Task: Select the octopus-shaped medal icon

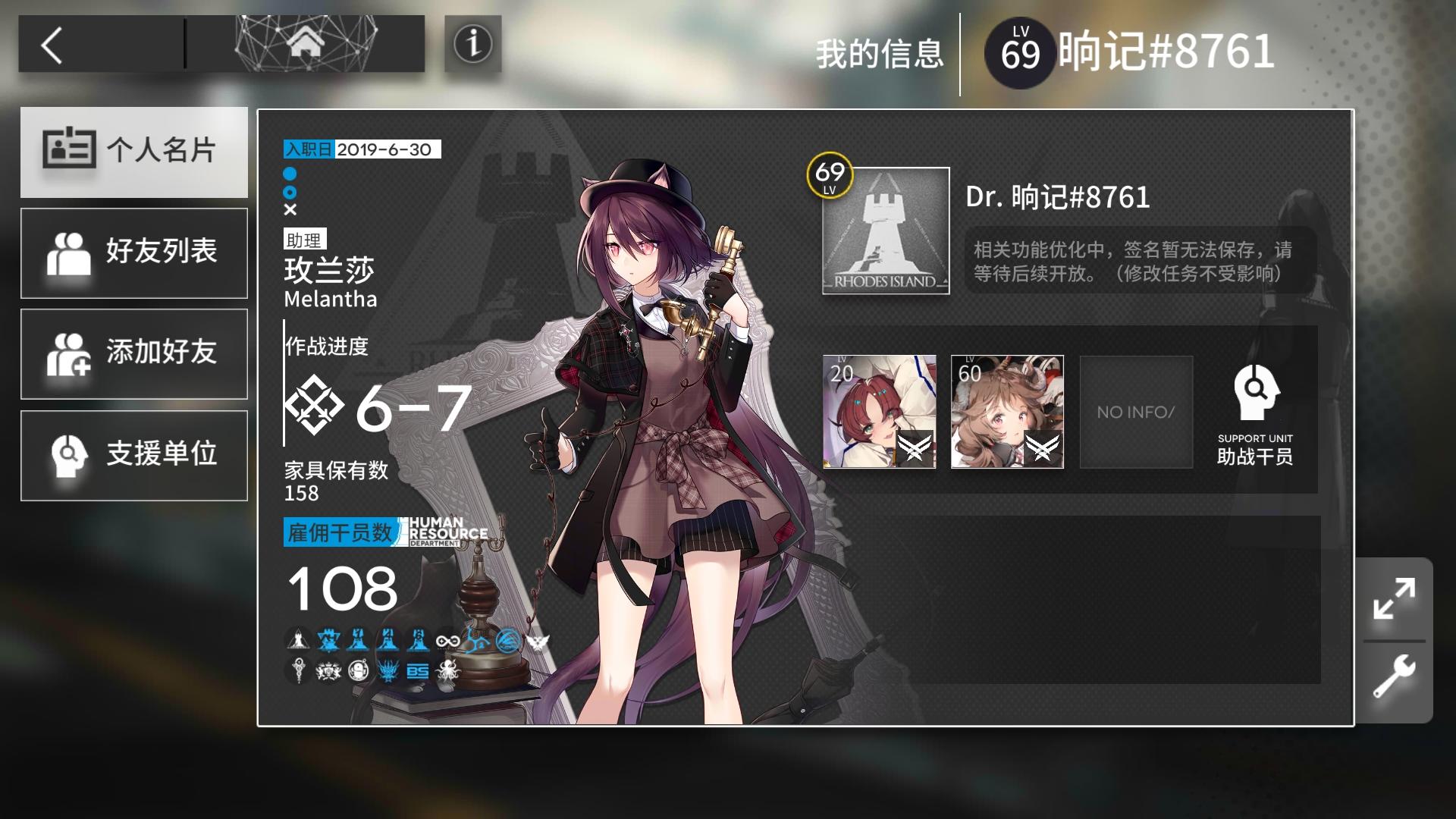Action: [447, 671]
